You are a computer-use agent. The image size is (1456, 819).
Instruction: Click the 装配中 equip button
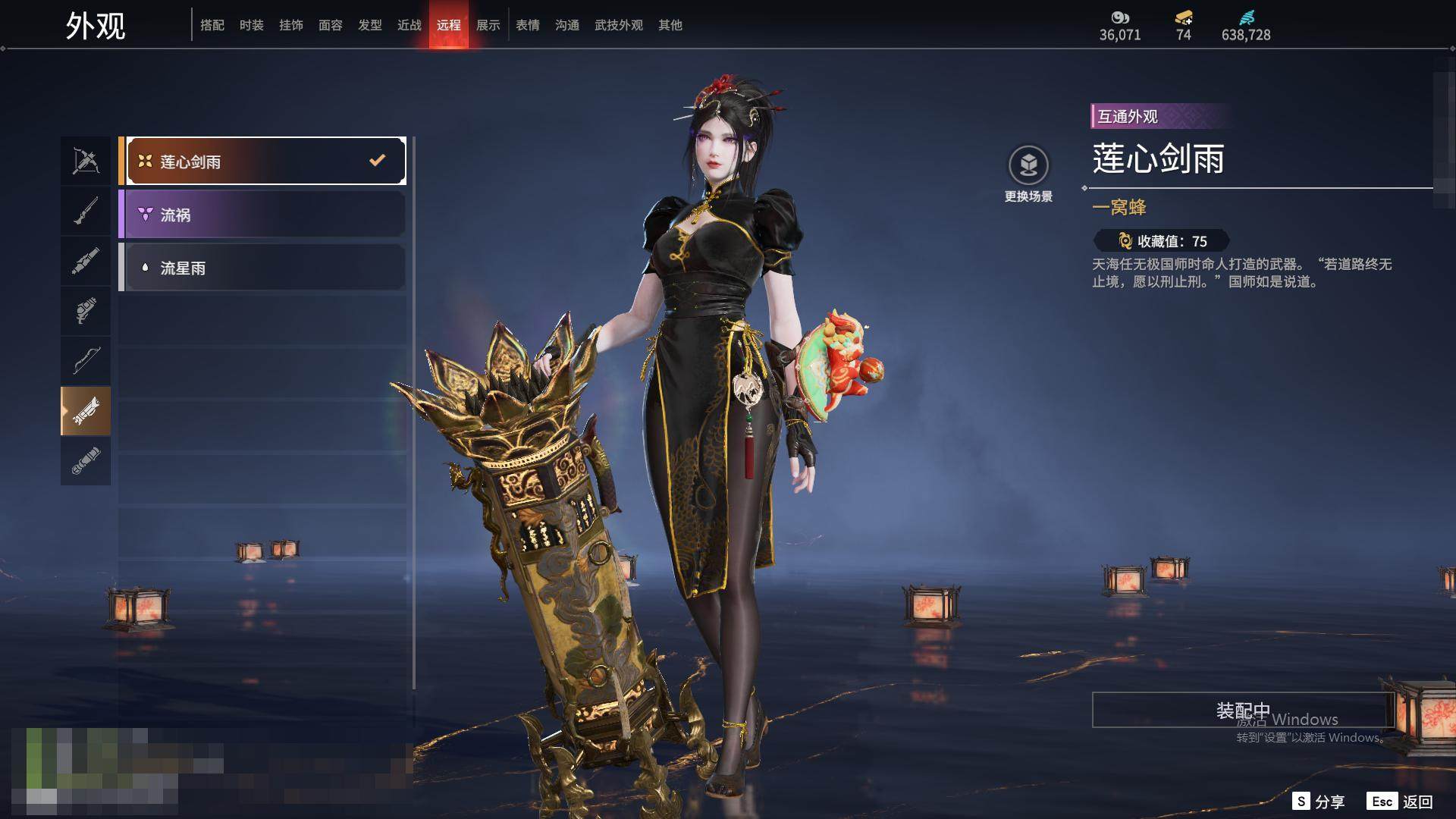click(x=1242, y=711)
